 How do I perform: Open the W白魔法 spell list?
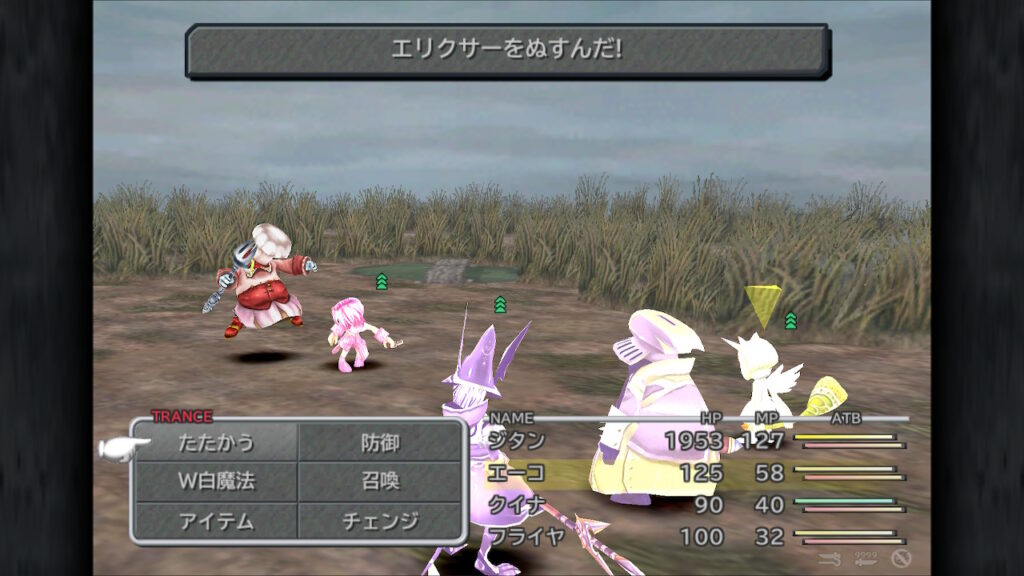(216, 481)
